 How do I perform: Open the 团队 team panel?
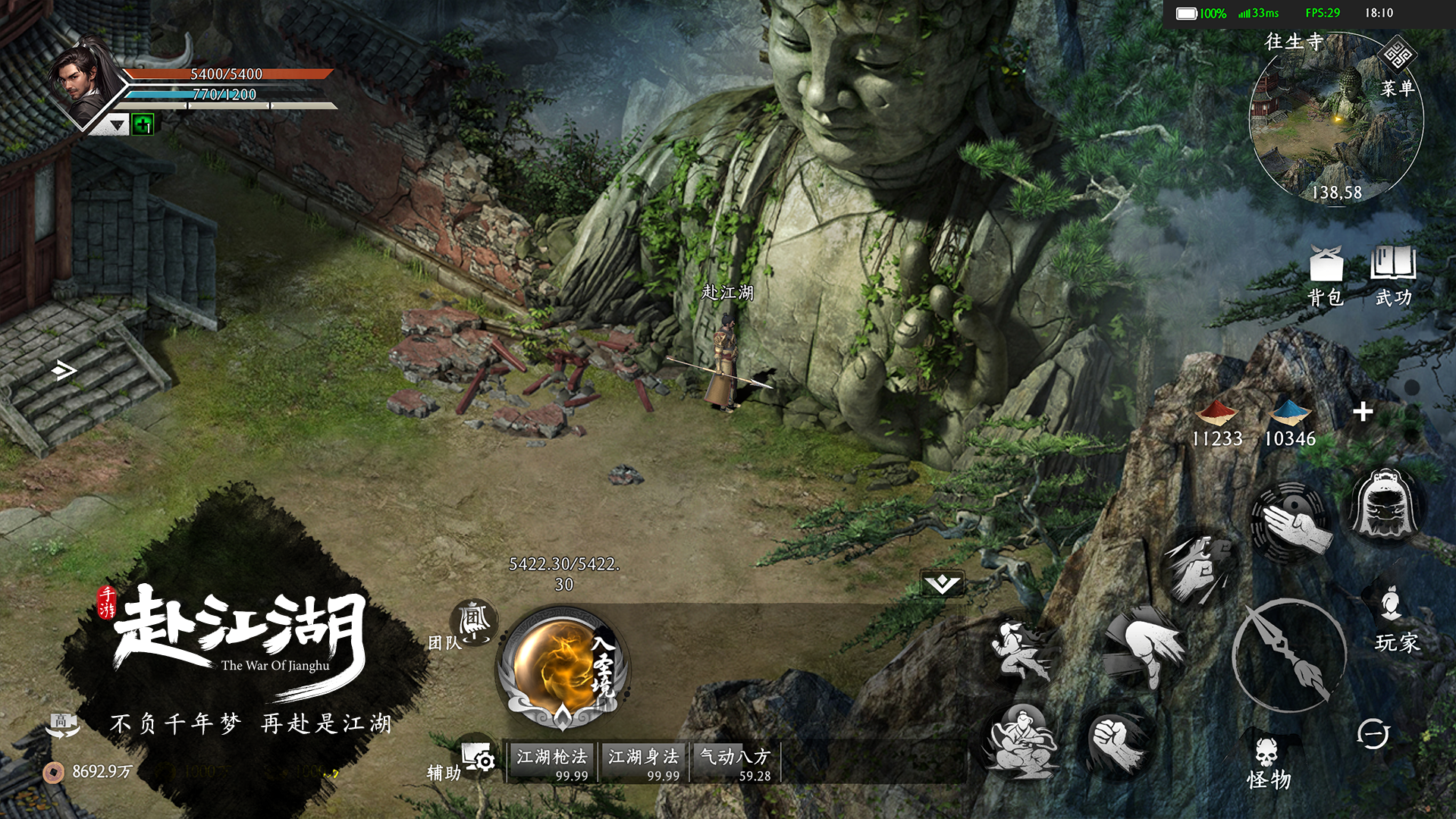(474, 623)
